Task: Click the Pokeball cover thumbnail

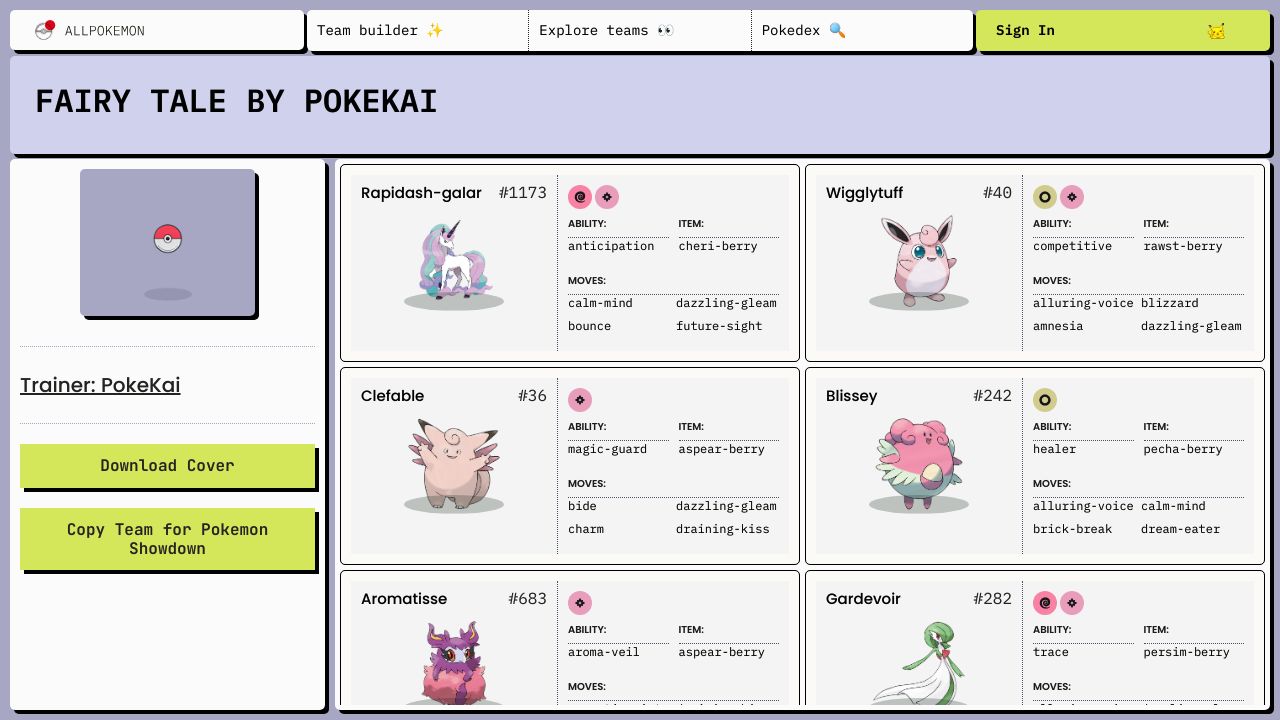Action: click(168, 242)
